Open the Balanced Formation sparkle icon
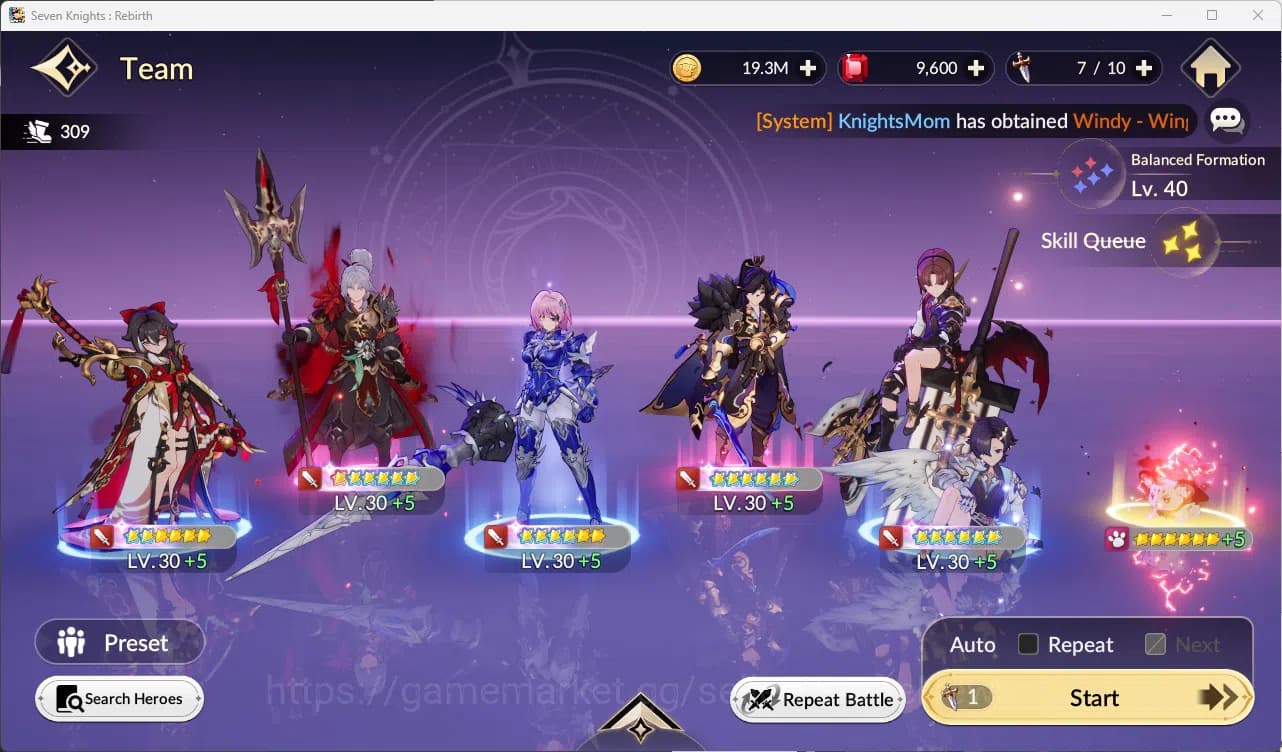The height and width of the screenshot is (752, 1282). [x=1092, y=173]
